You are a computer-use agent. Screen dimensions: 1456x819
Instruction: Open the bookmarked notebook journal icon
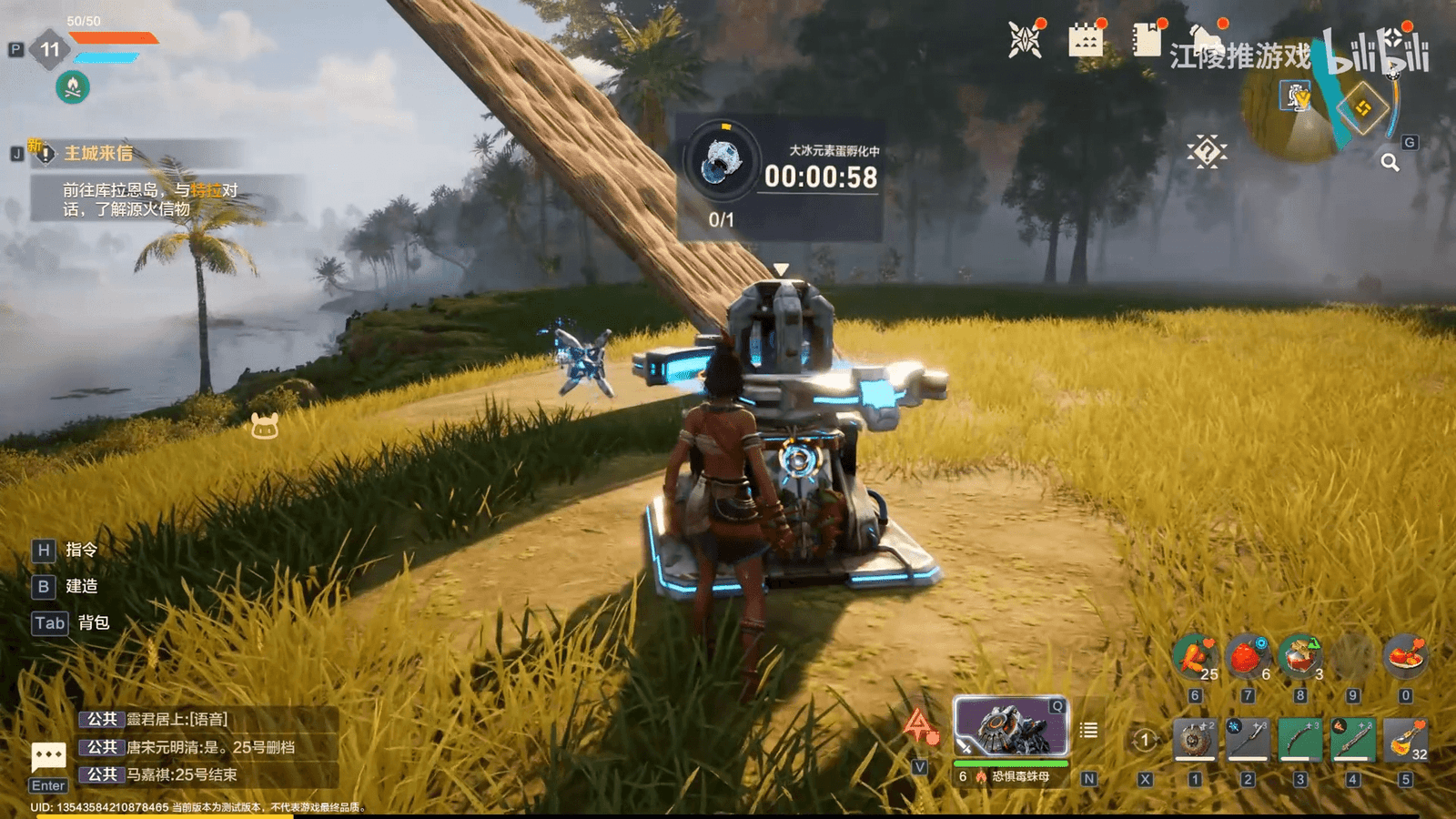pos(1147,40)
